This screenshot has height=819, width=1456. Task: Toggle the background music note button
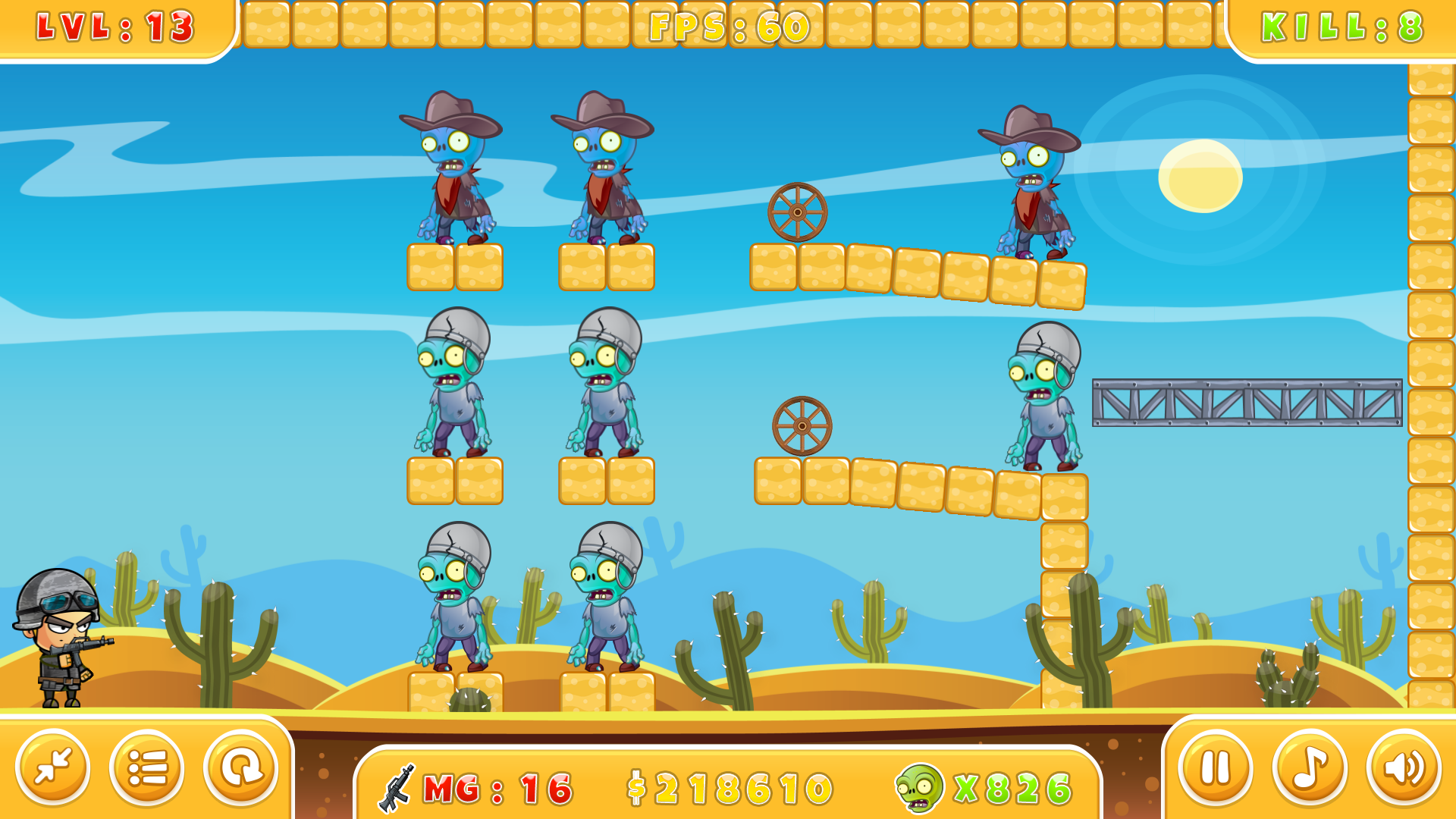1310,767
